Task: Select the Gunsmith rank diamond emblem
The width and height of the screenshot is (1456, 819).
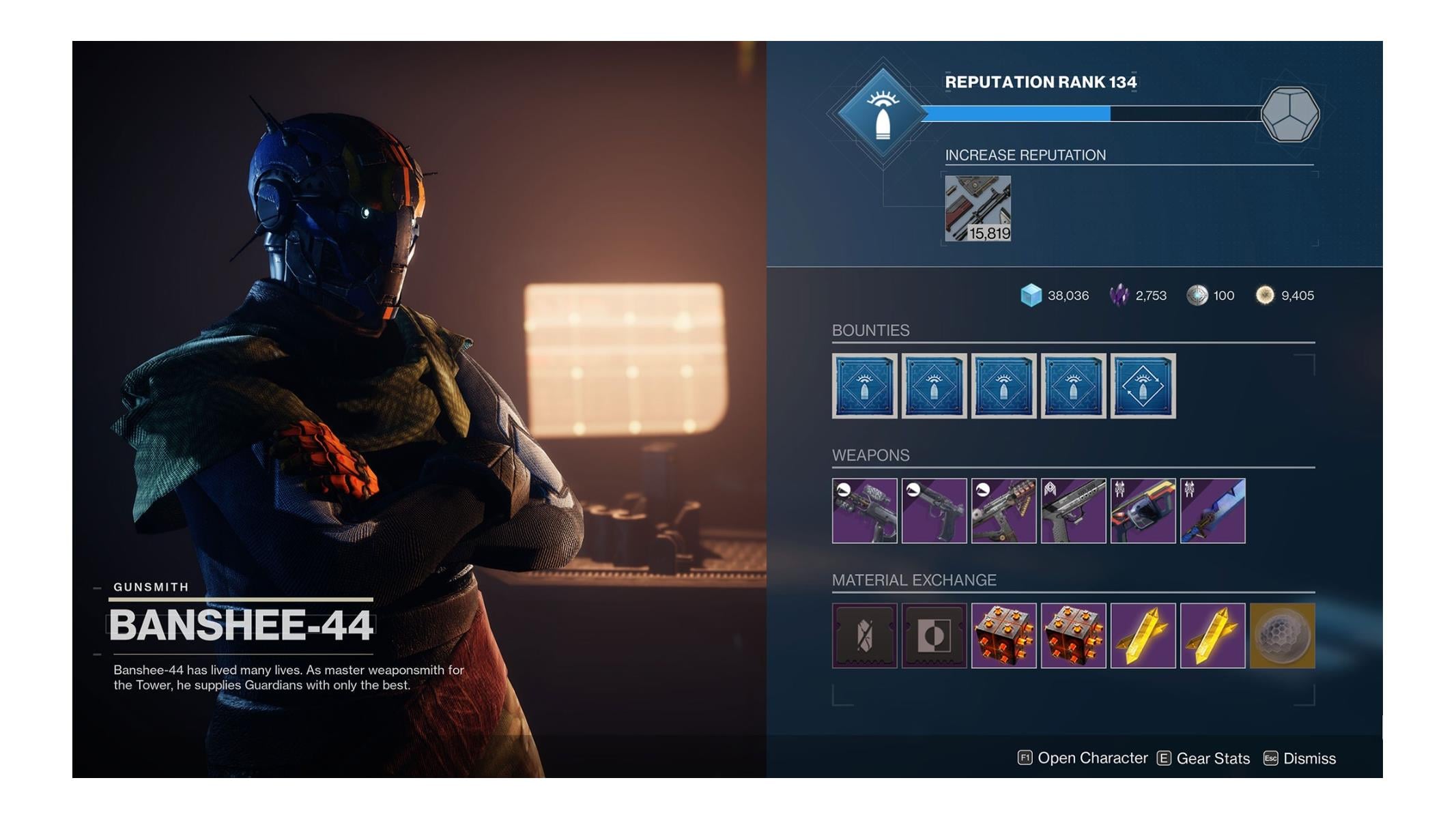Action: pyautogui.click(x=883, y=114)
